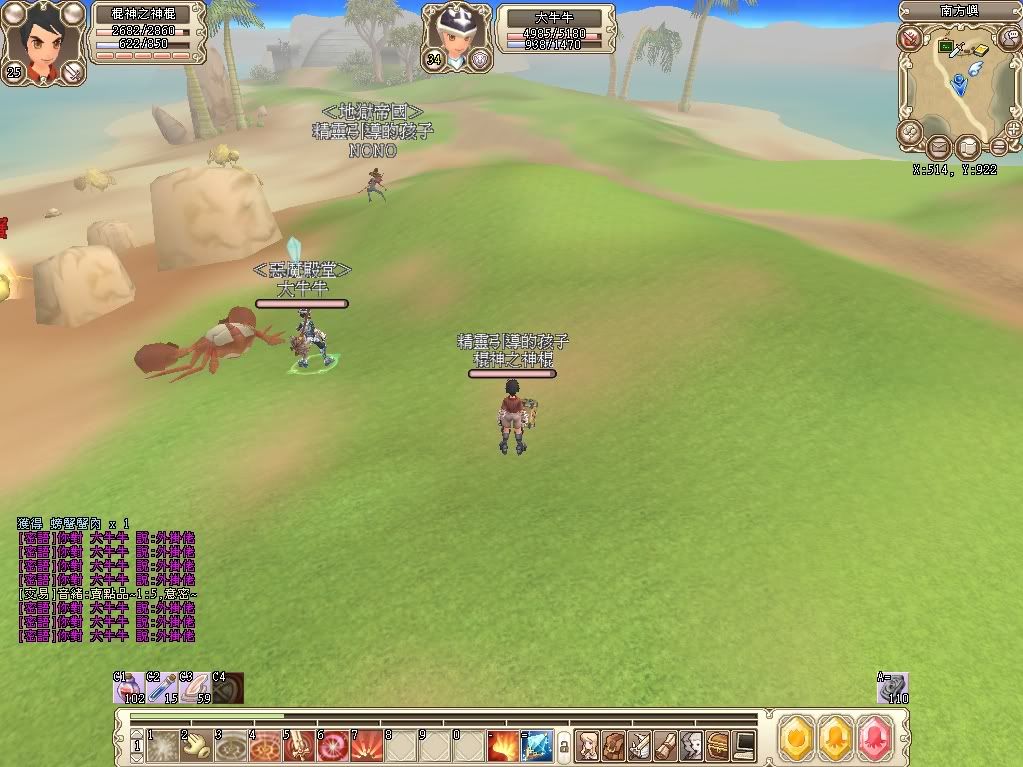This screenshot has height=767, width=1023.
Task: Open the mail envelope button
Action: [937, 150]
